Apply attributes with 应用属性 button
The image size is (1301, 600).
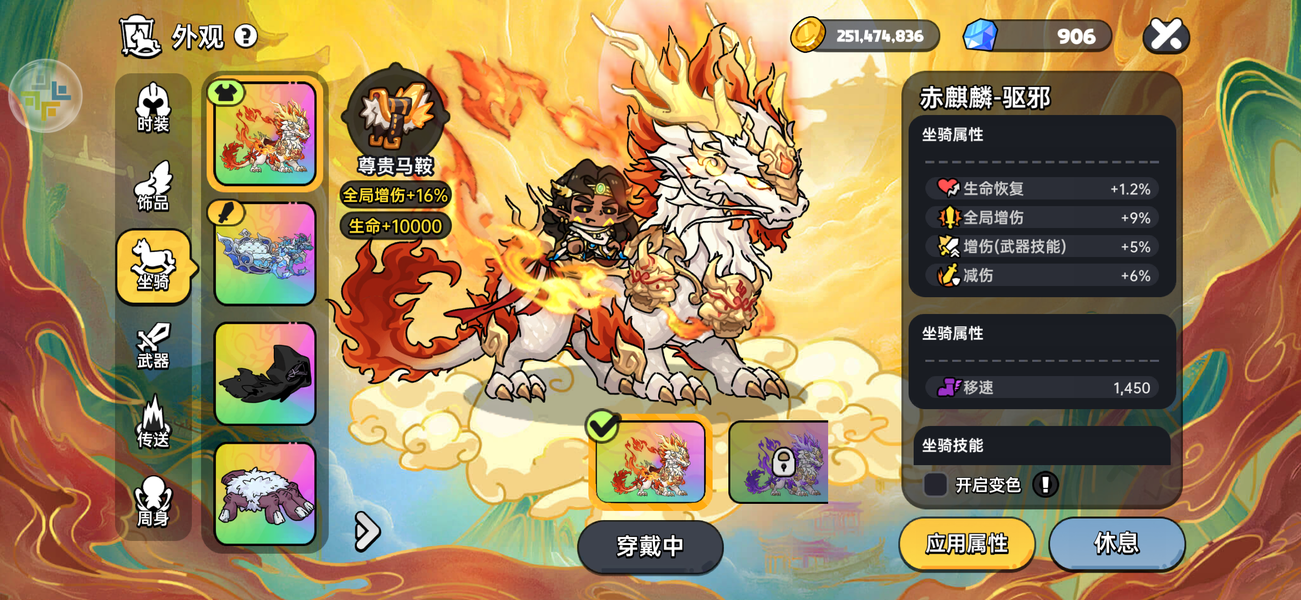coord(966,543)
